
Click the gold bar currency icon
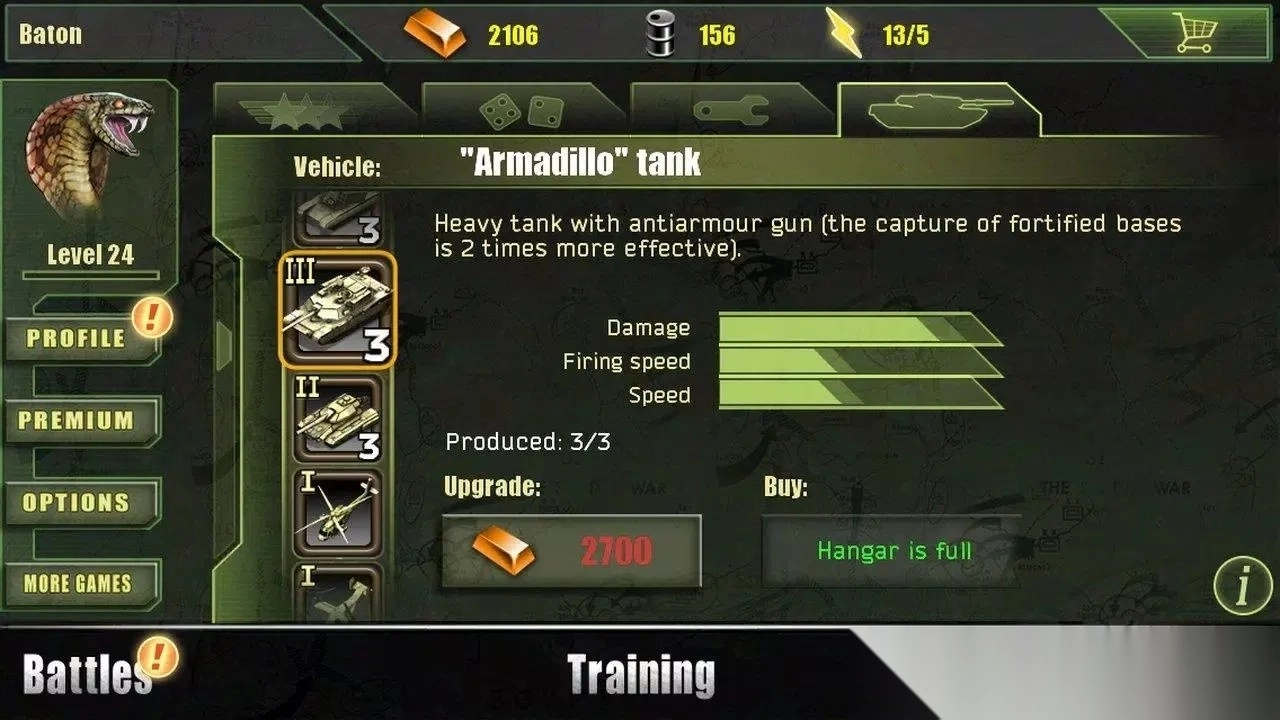(437, 33)
